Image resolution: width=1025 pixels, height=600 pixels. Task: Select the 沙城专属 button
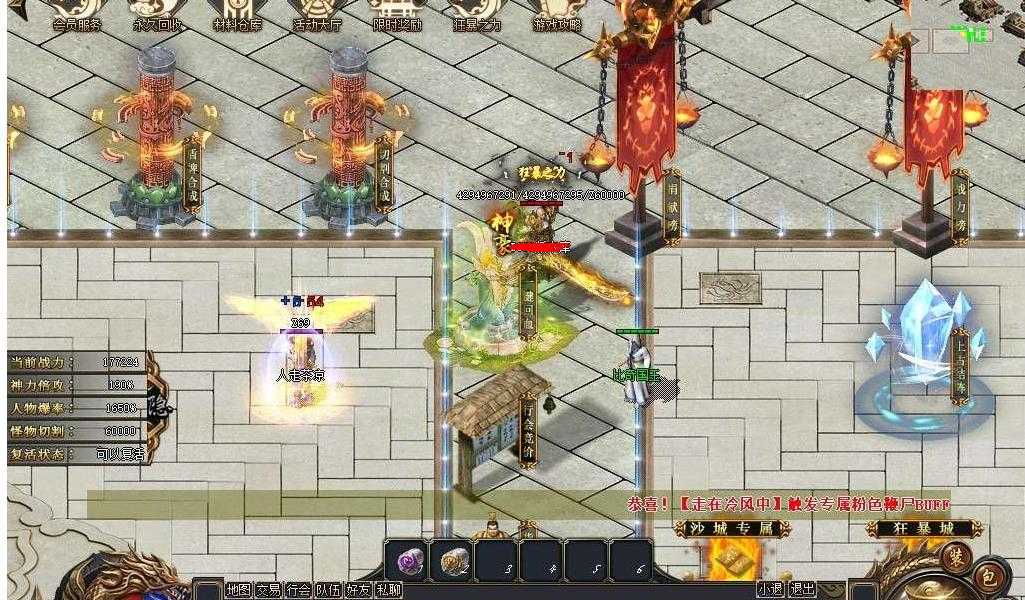(726, 528)
